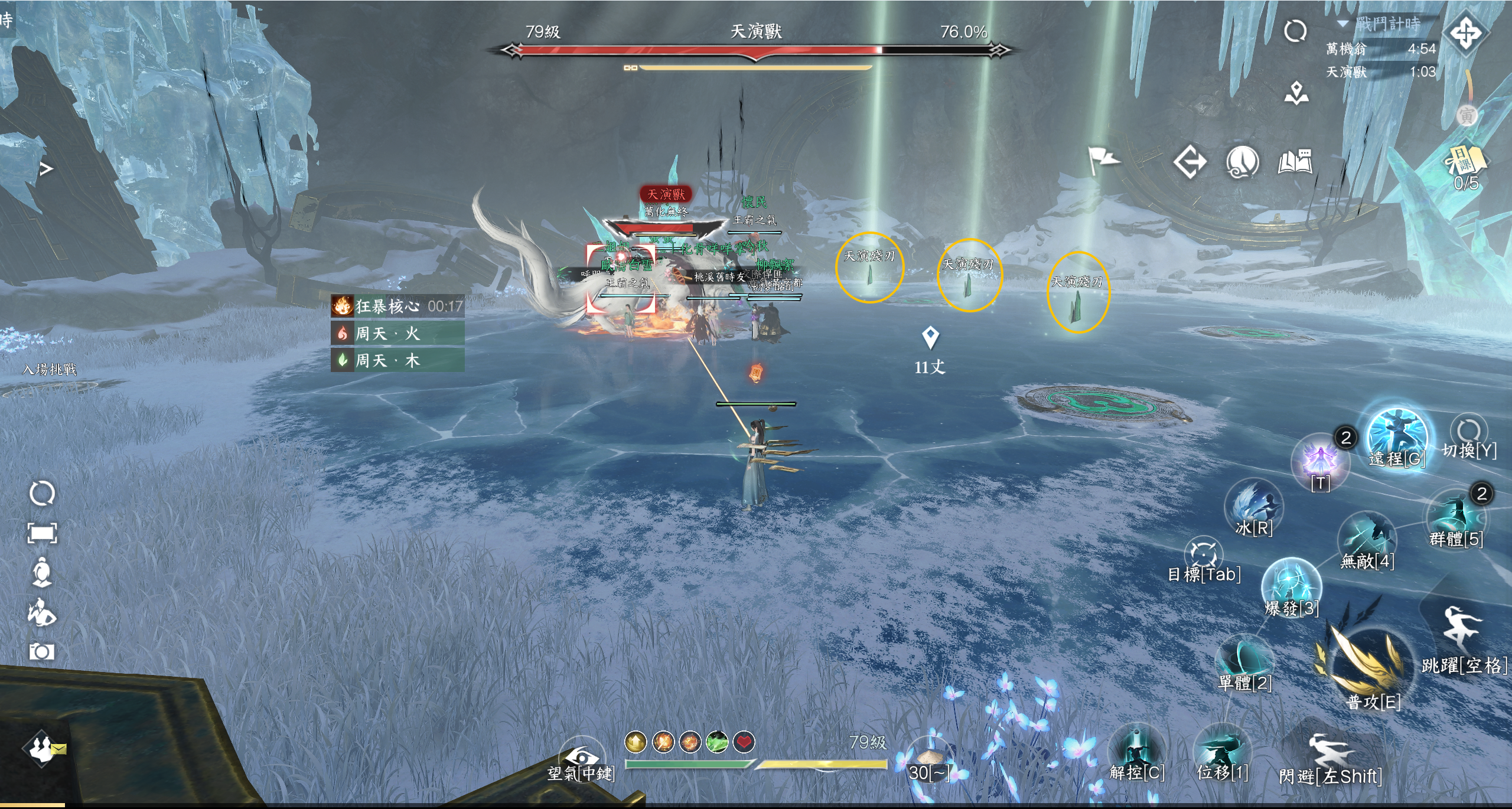Open the camera screenshot tool

pyautogui.click(x=41, y=651)
